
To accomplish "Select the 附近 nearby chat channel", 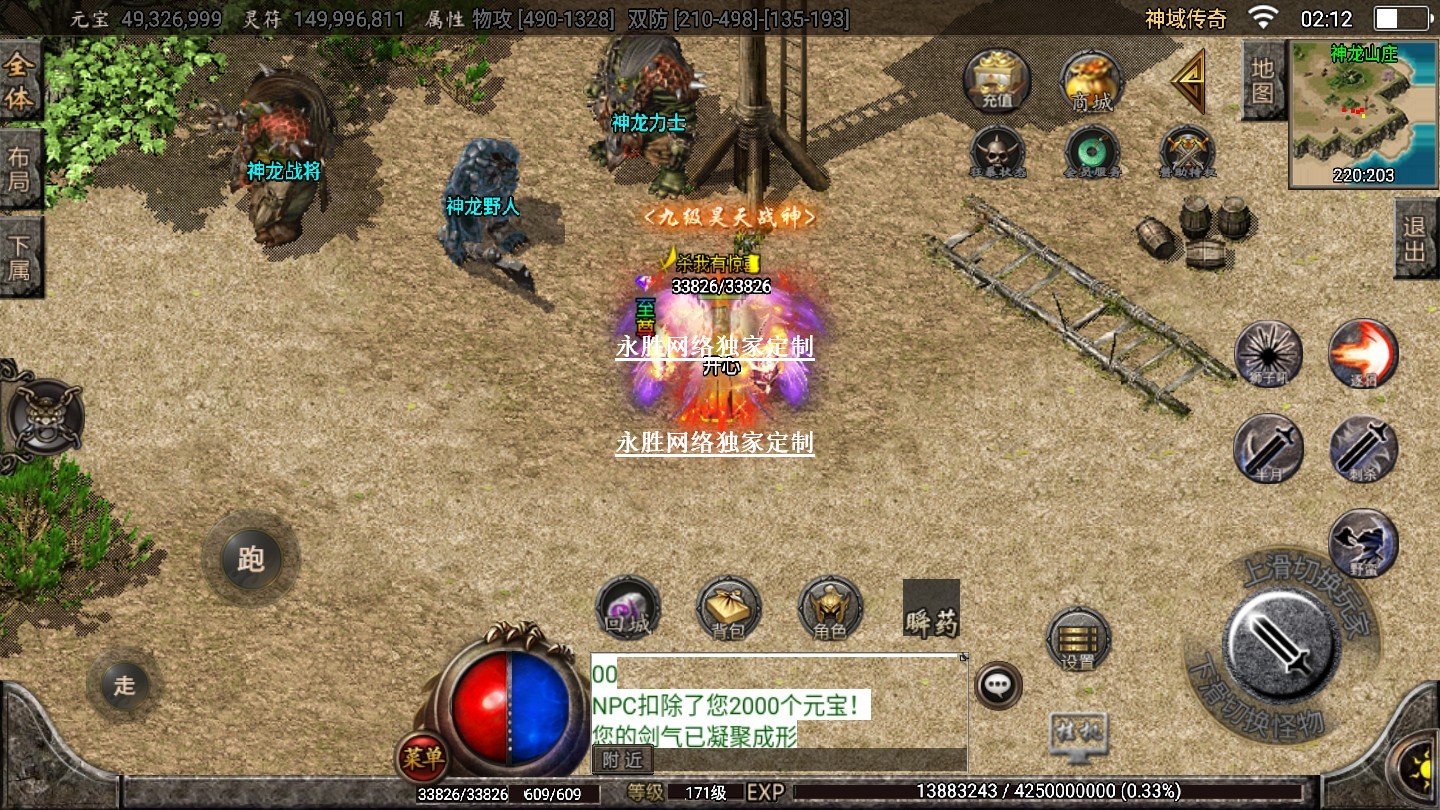I will [622, 760].
